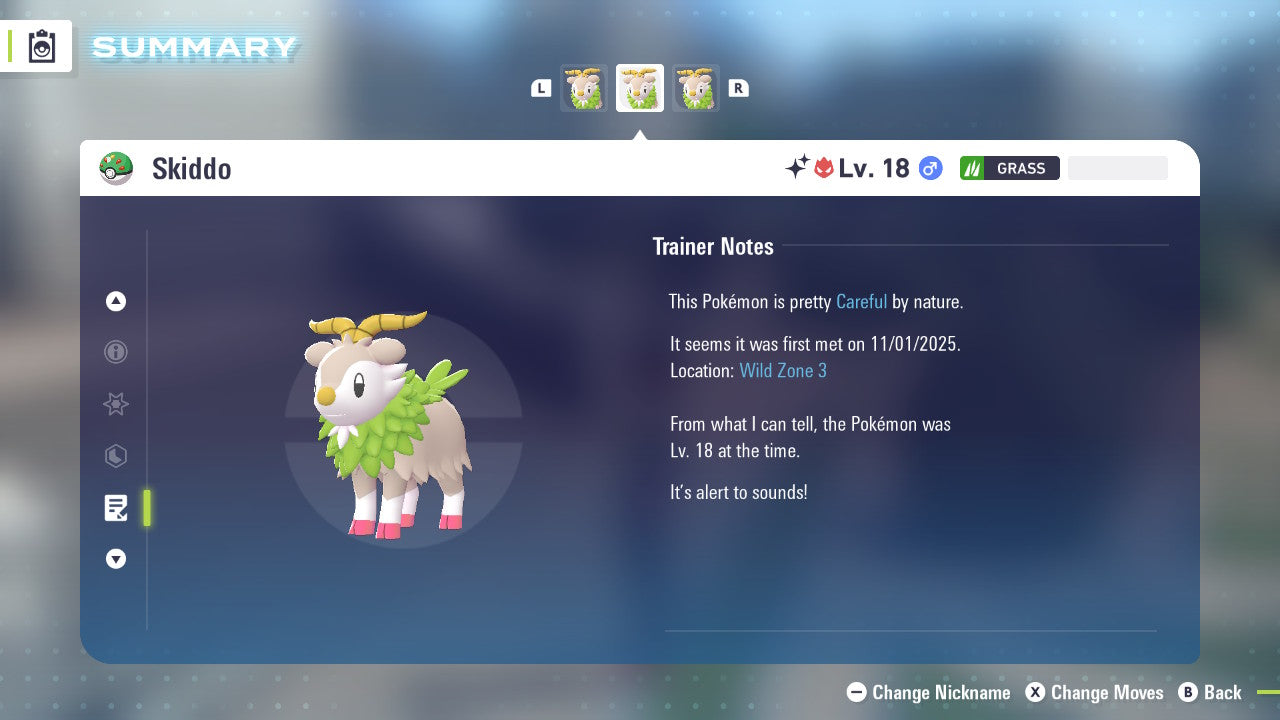Select the male gender symbol icon
Screen dimensions: 1280x720
[929, 168]
